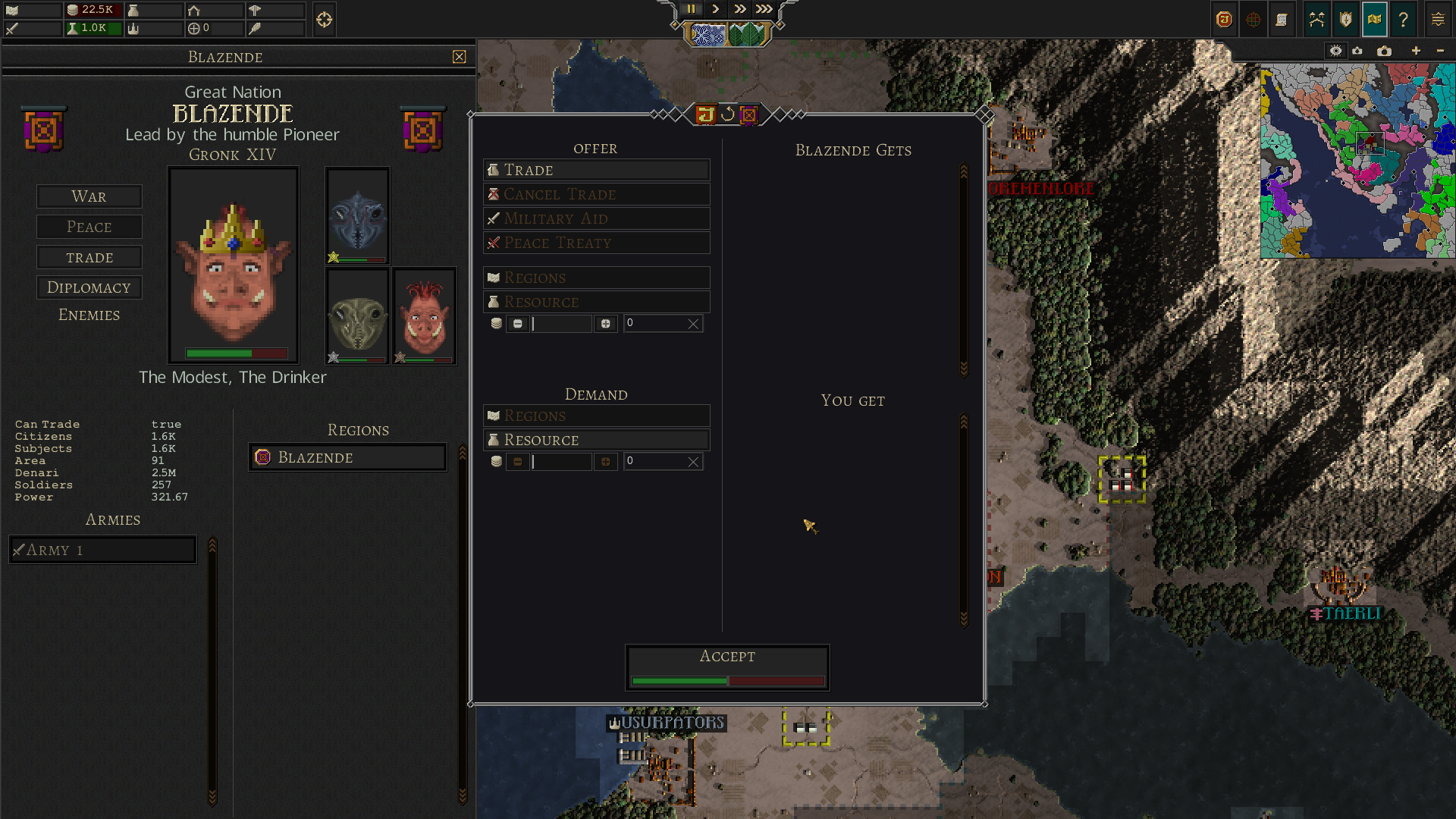Set game speed to fastest triple arrow
The height and width of the screenshot is (819, 1456).
coord(764,9)
